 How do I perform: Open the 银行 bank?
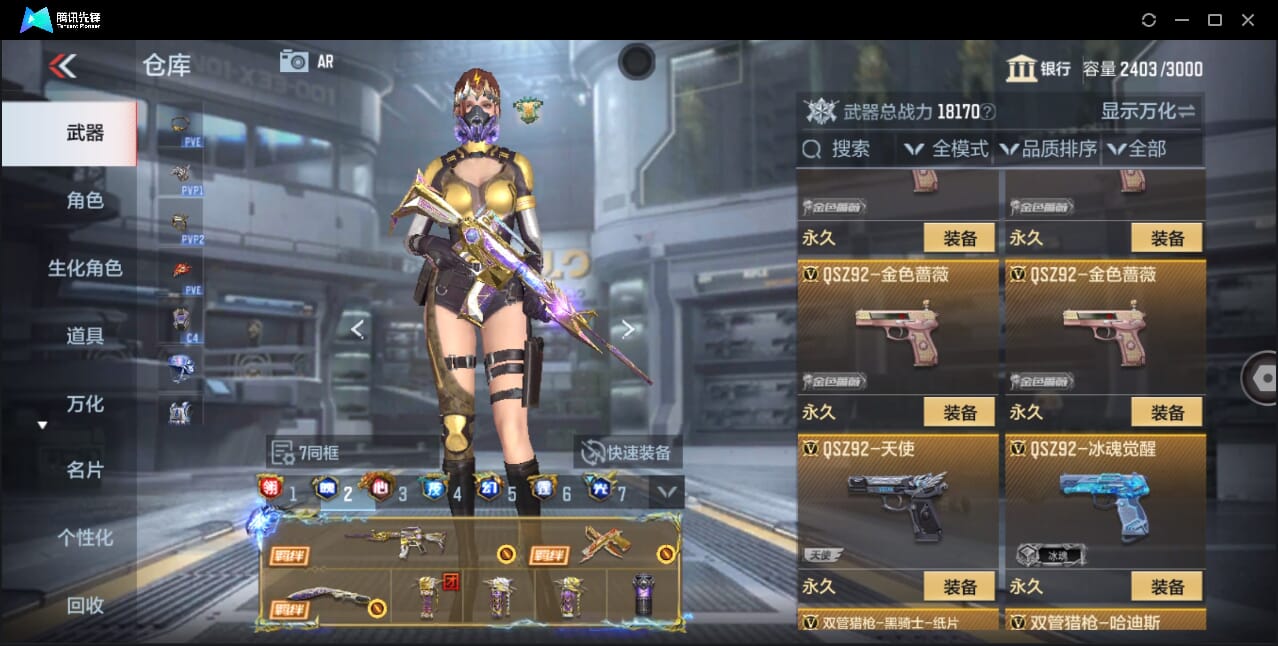point(1038,68)
